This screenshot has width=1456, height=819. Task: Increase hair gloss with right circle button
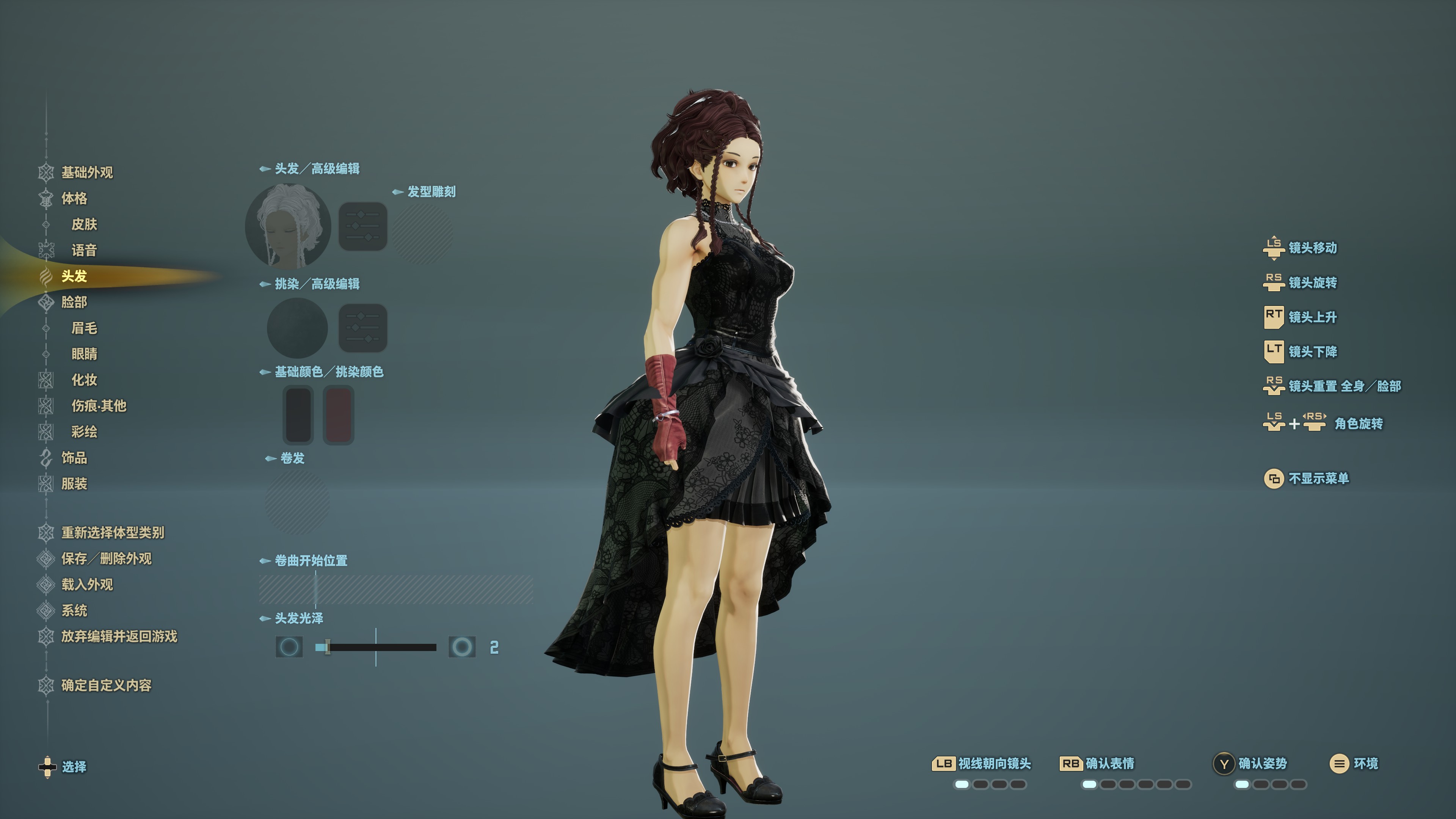coord(462,647)
